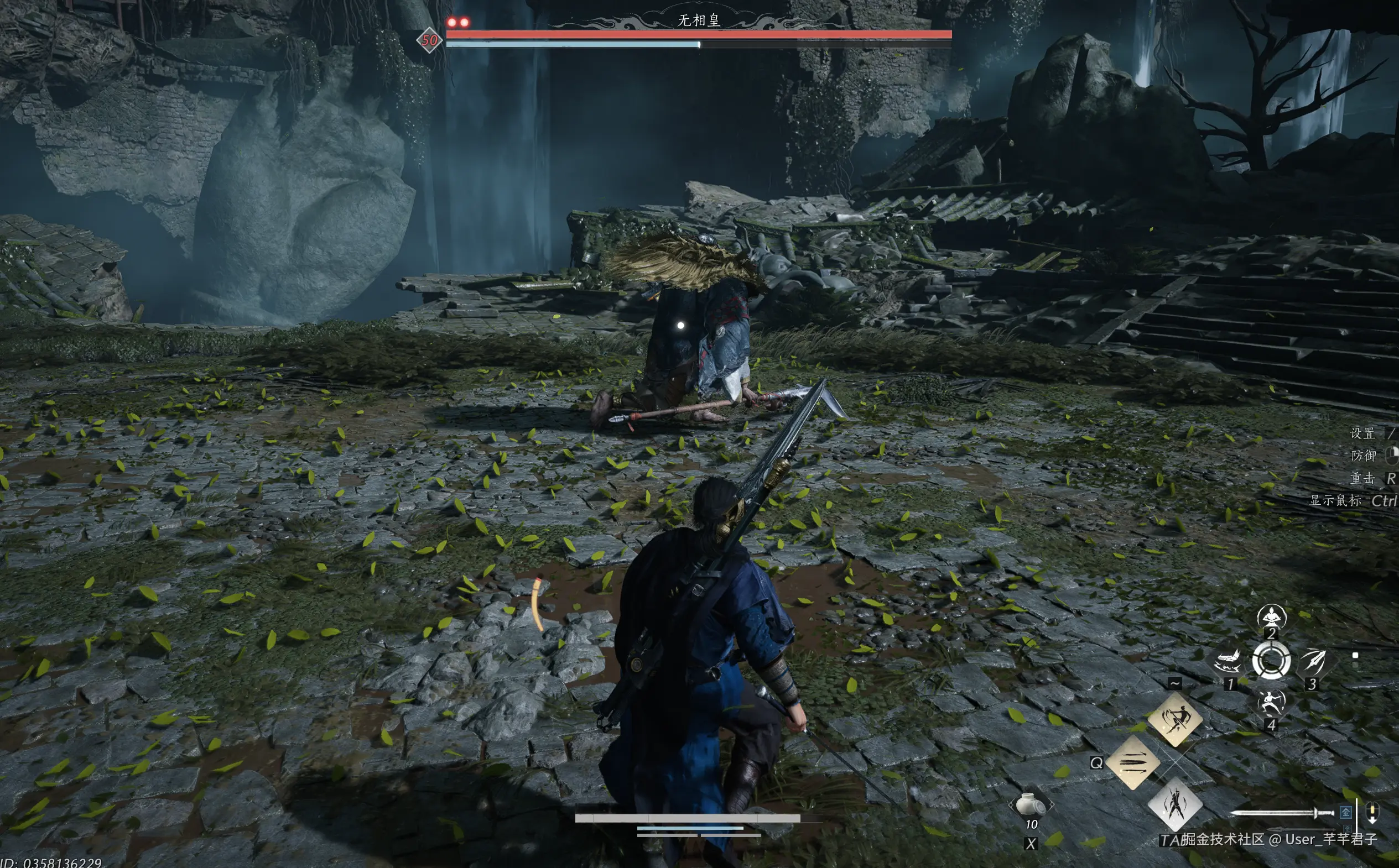This screenshot has height=868, width=1399.
Task: Click the 显示鼠标 show cursor label
Action: (1335, 500)
